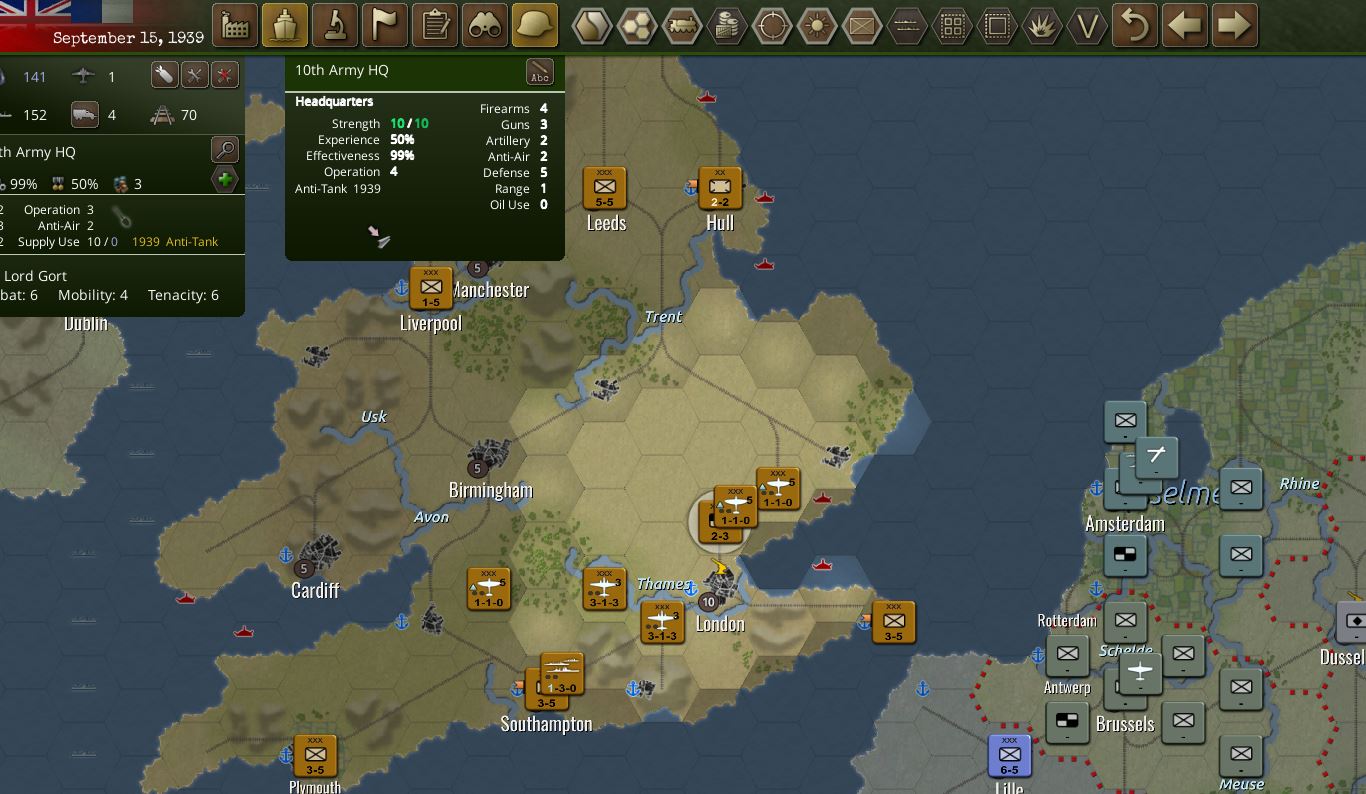Reinforce unit with the green plus button

click(x=225, y=181)
